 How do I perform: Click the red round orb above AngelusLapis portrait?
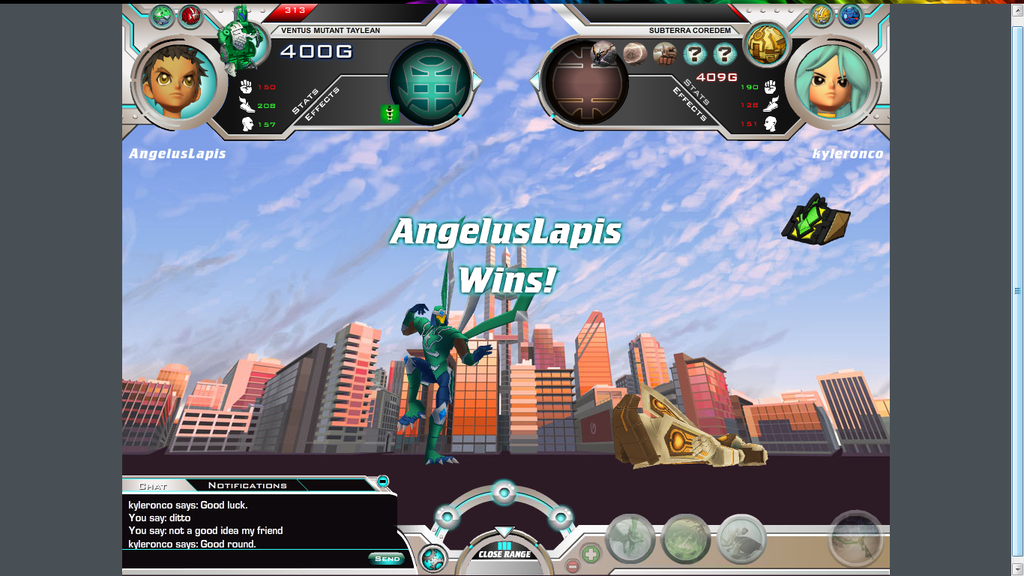[190, 15]
